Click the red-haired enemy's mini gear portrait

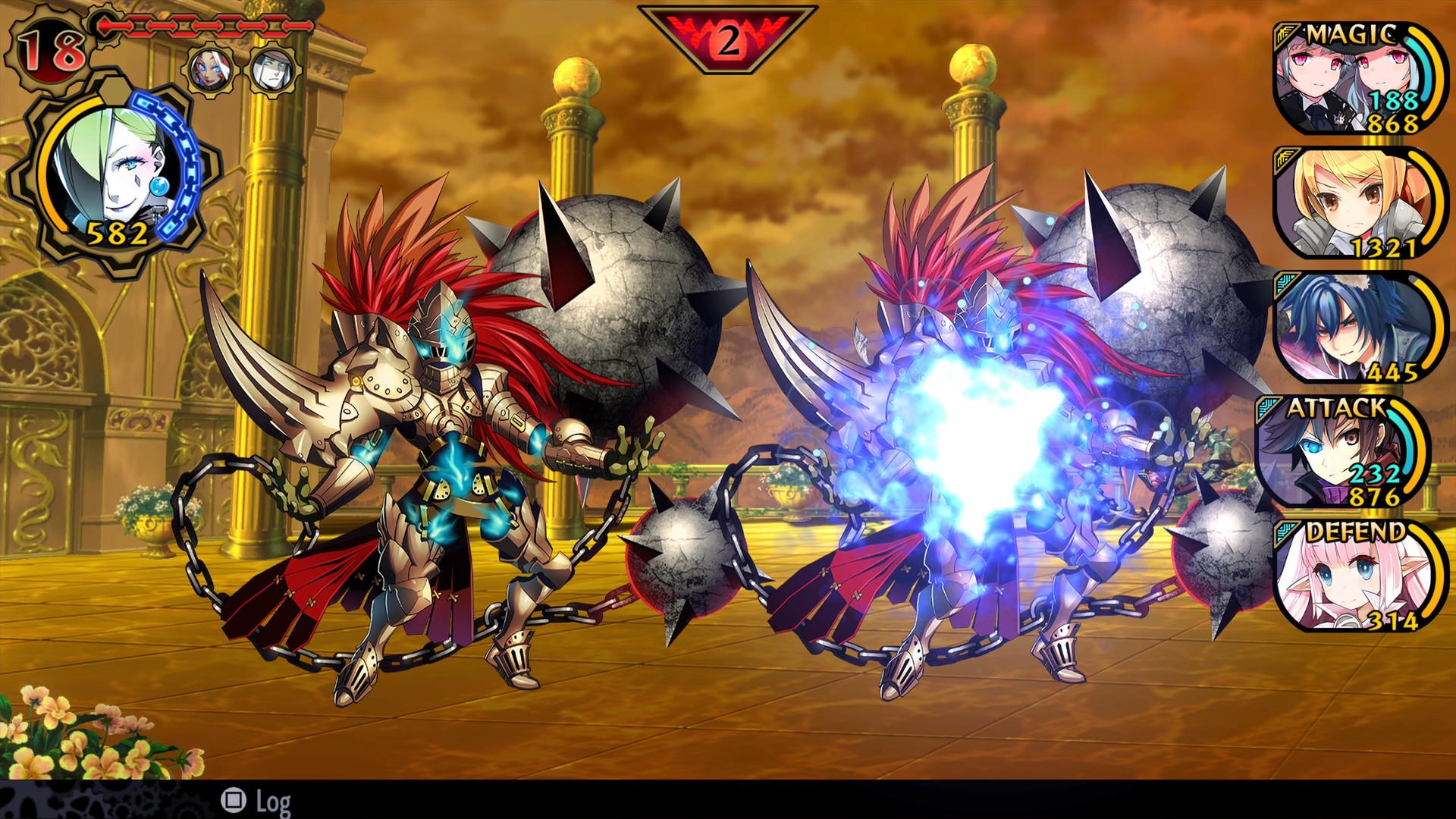coord(210,69)
